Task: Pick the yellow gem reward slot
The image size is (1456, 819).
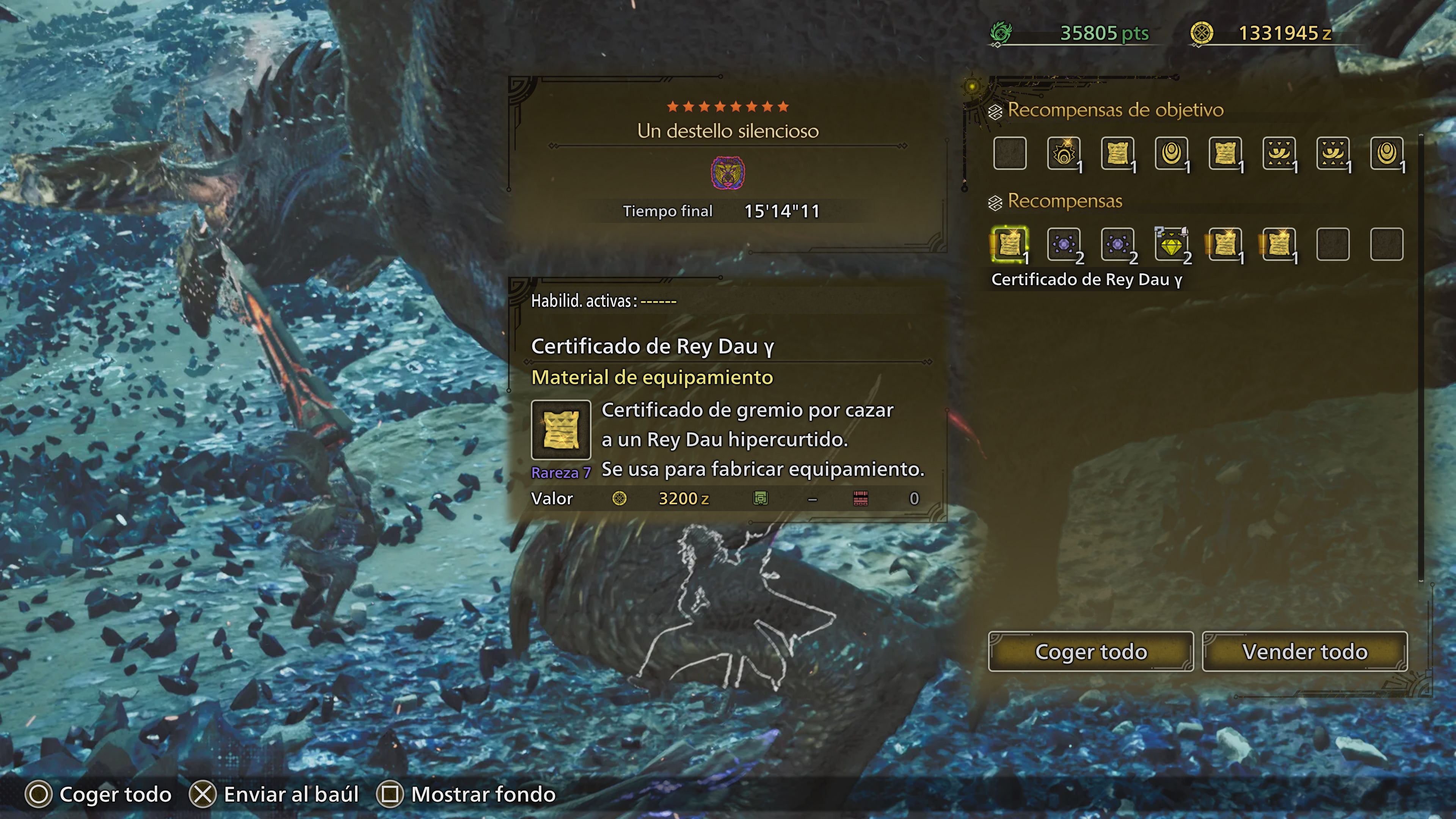Action: (1171, 244)
